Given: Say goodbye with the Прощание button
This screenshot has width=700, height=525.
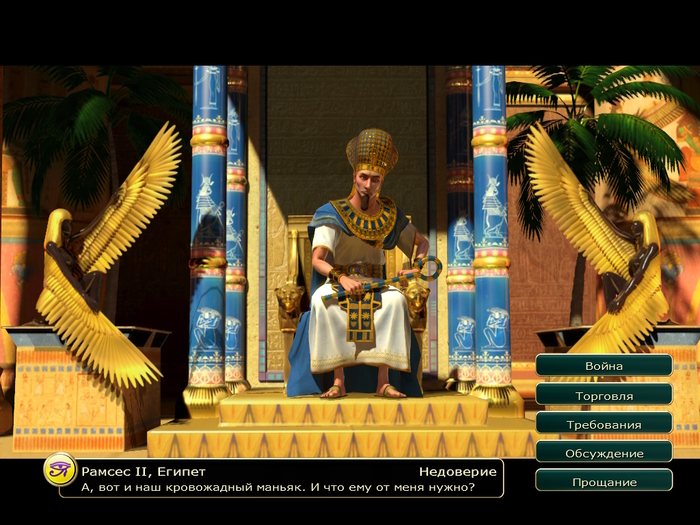Looking at the screenshot, I should tap(603, 482).
